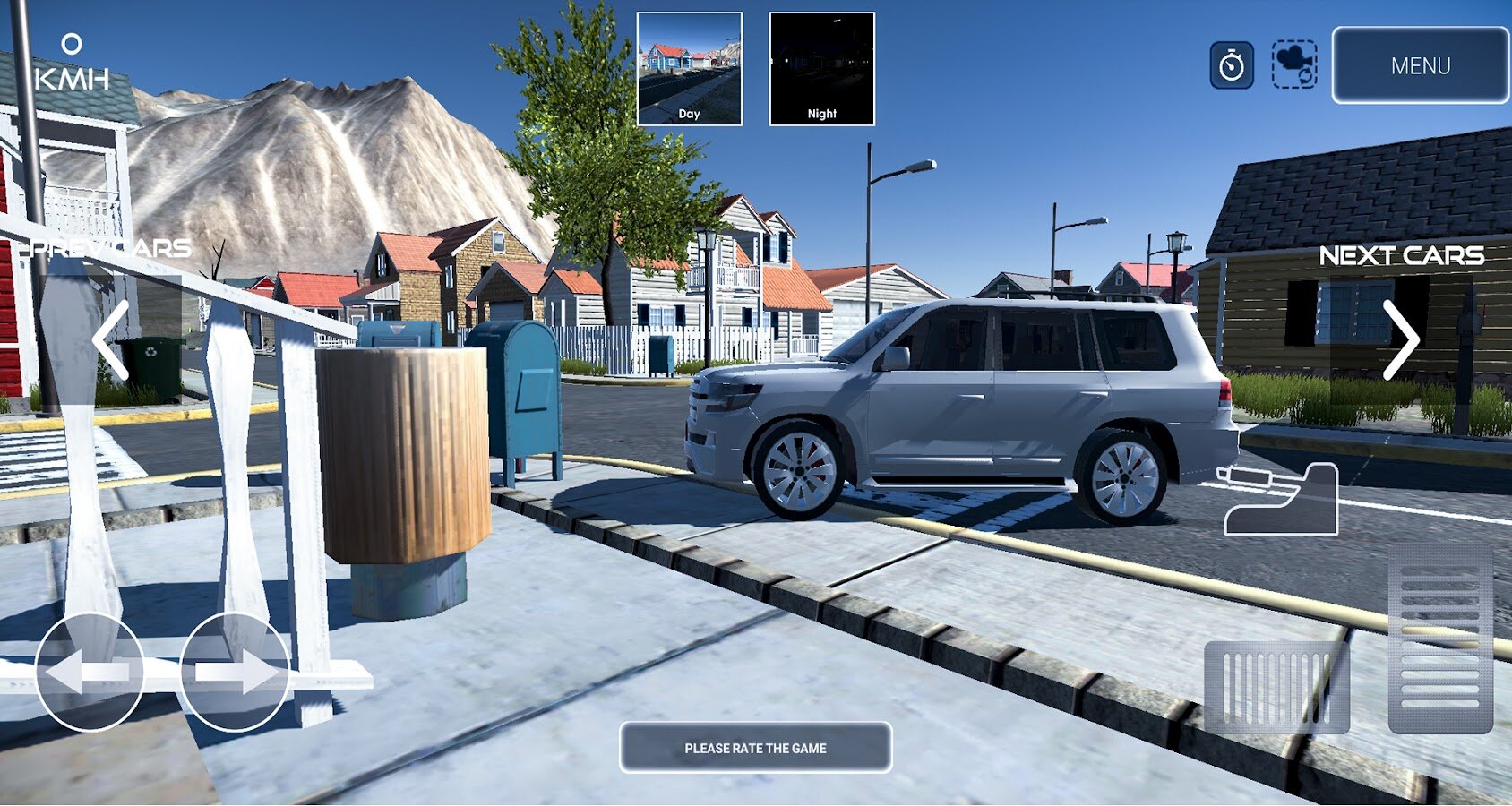Open the MENU button
Screen dimensions: 1512x806
[x=1420, y=65]
